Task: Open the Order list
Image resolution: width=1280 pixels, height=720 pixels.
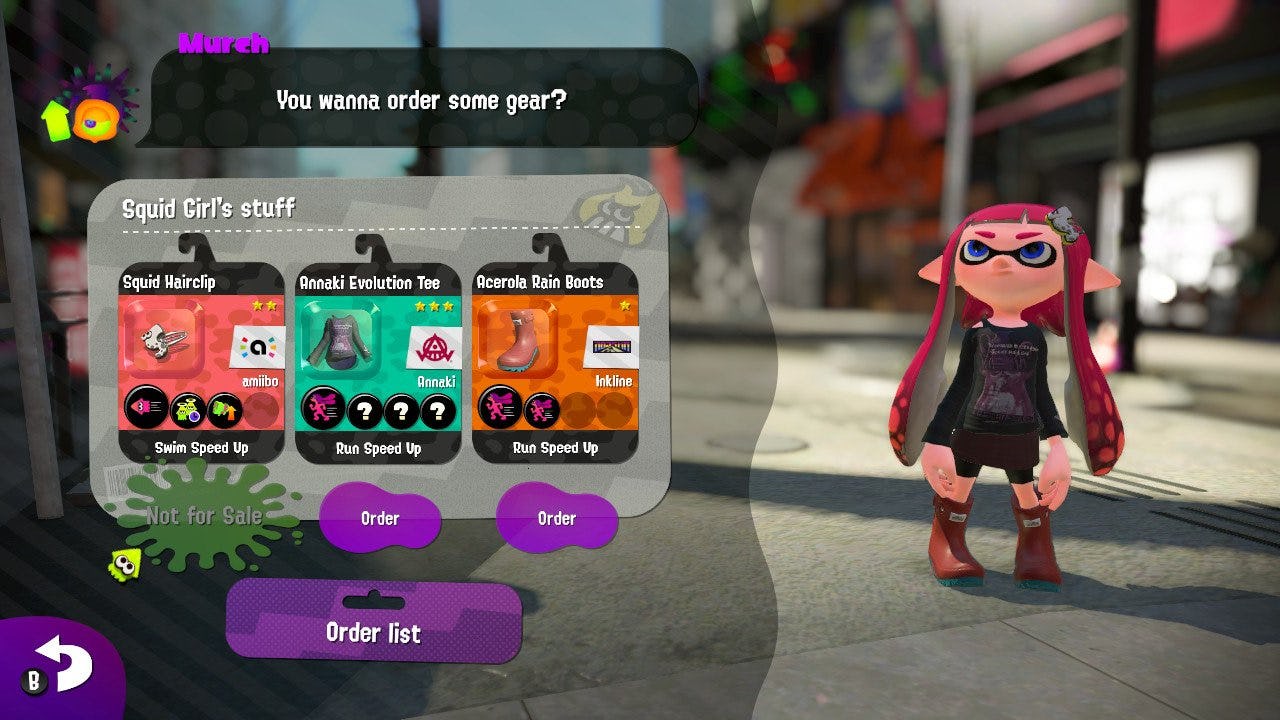Action: [372, 633]
